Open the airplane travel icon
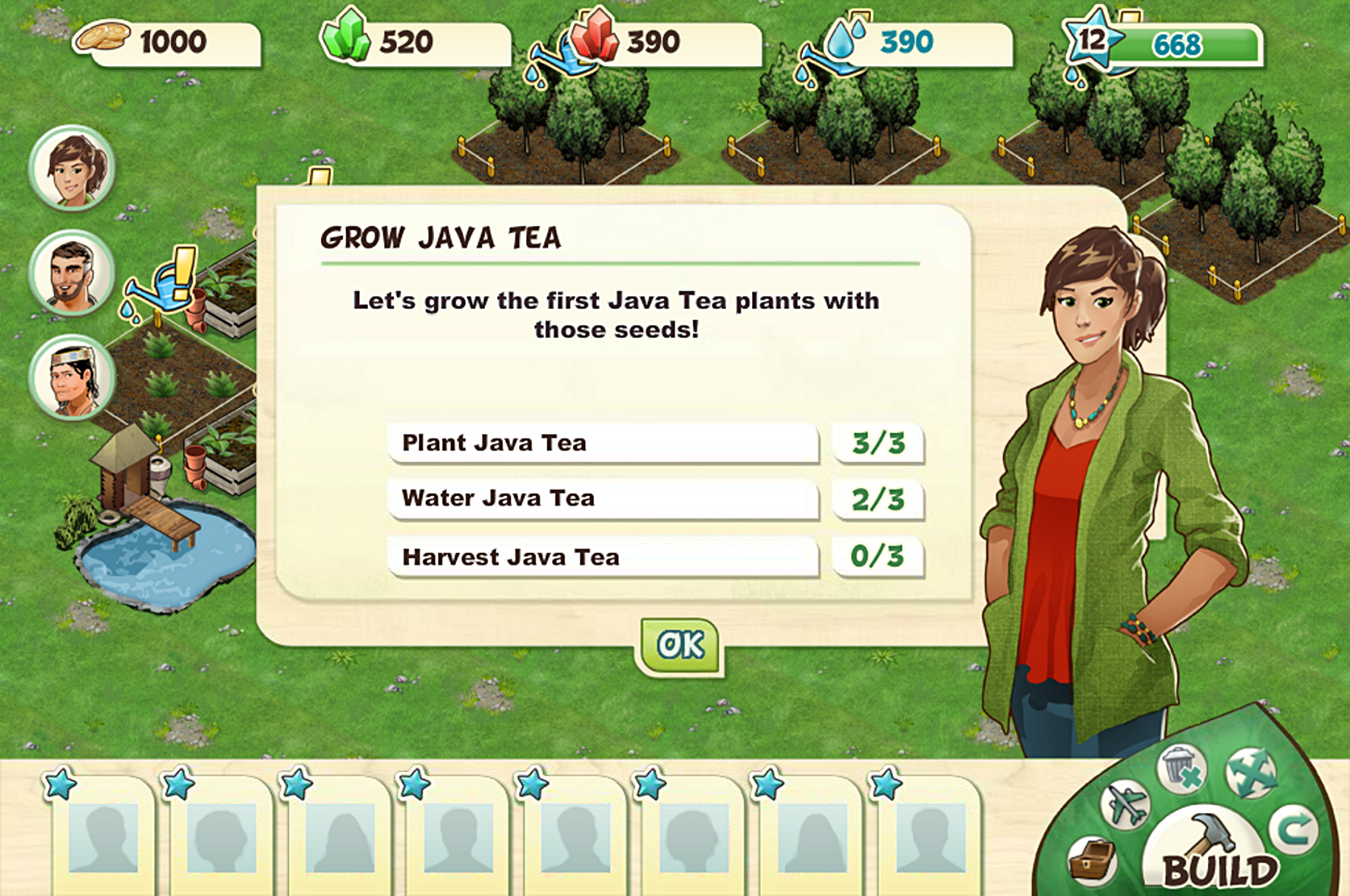The image size is (1350, 896). (1125, 804)
